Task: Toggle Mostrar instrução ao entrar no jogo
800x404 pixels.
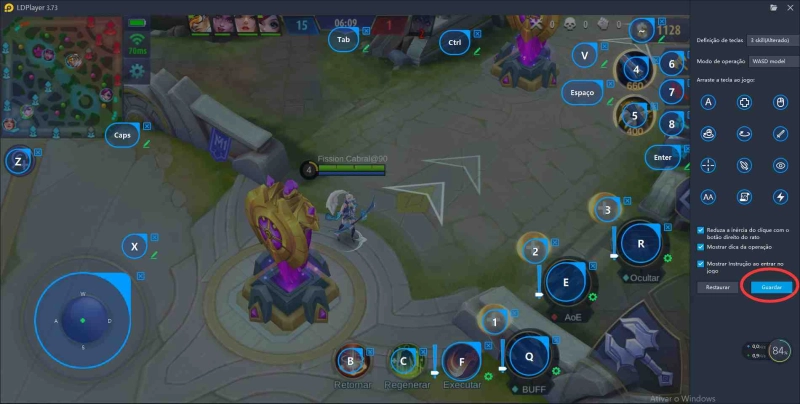Action: point(701,263)
